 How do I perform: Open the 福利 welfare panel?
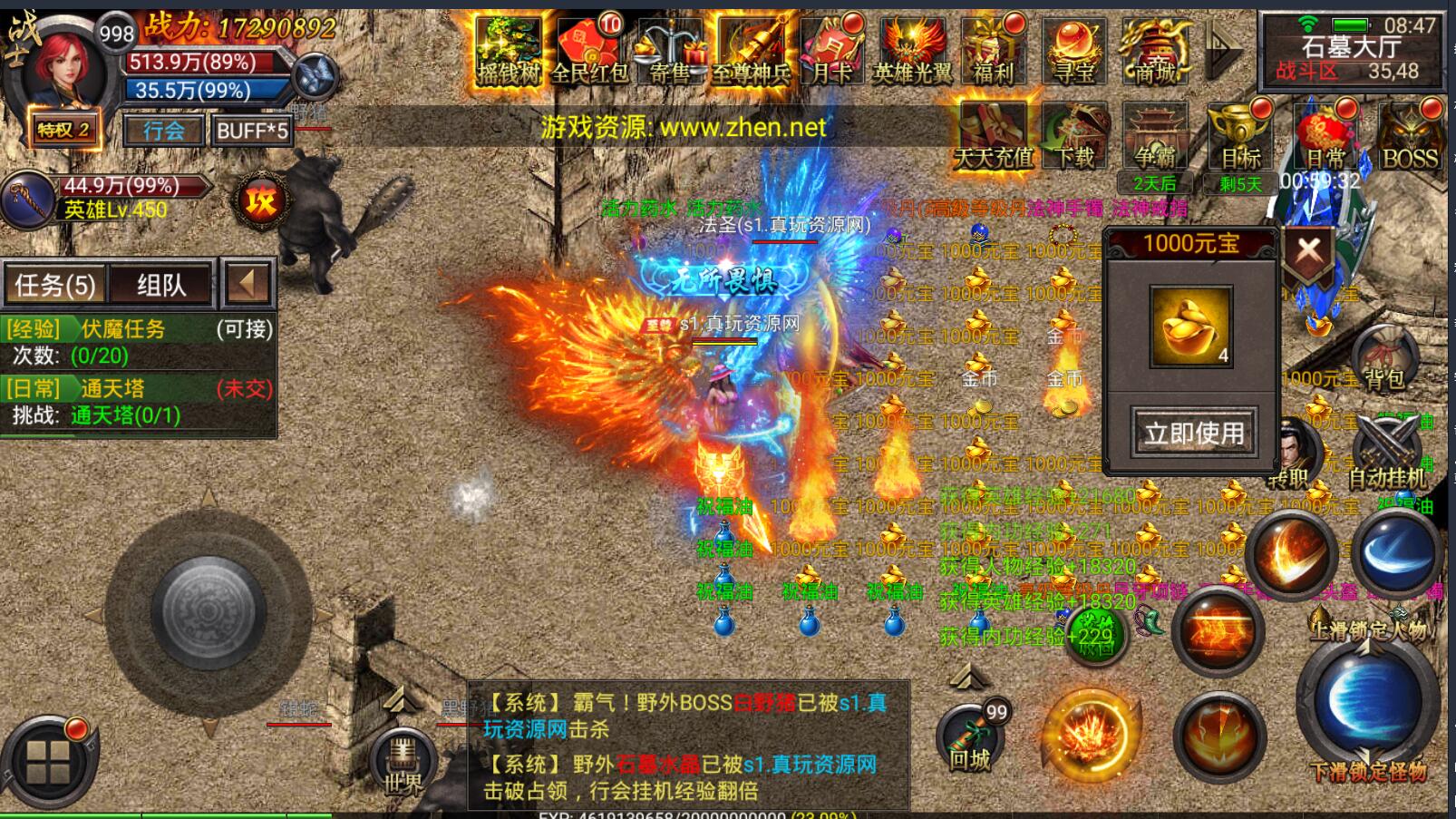[993, 52]
